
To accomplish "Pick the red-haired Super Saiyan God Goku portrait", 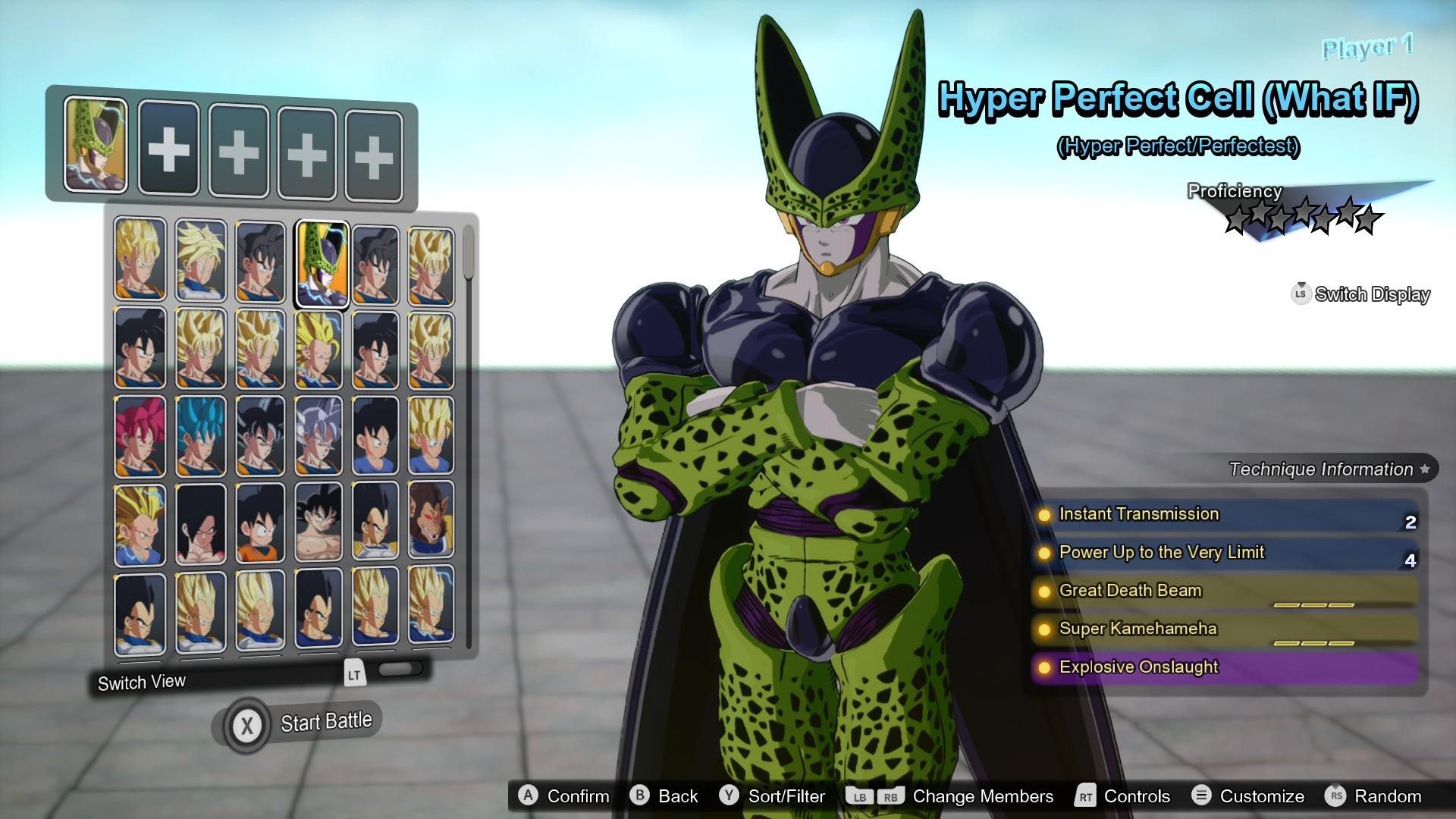I will [140, 436].
